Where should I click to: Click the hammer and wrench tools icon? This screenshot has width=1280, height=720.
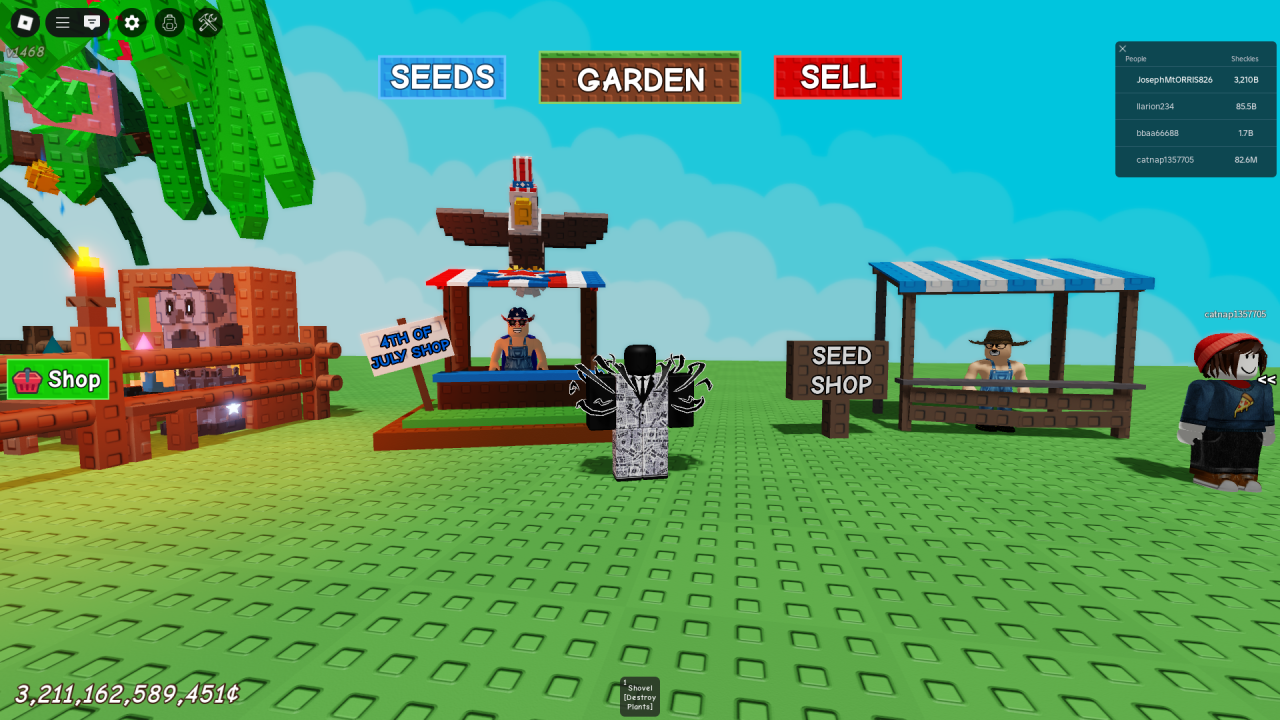[x=208, y=22]
